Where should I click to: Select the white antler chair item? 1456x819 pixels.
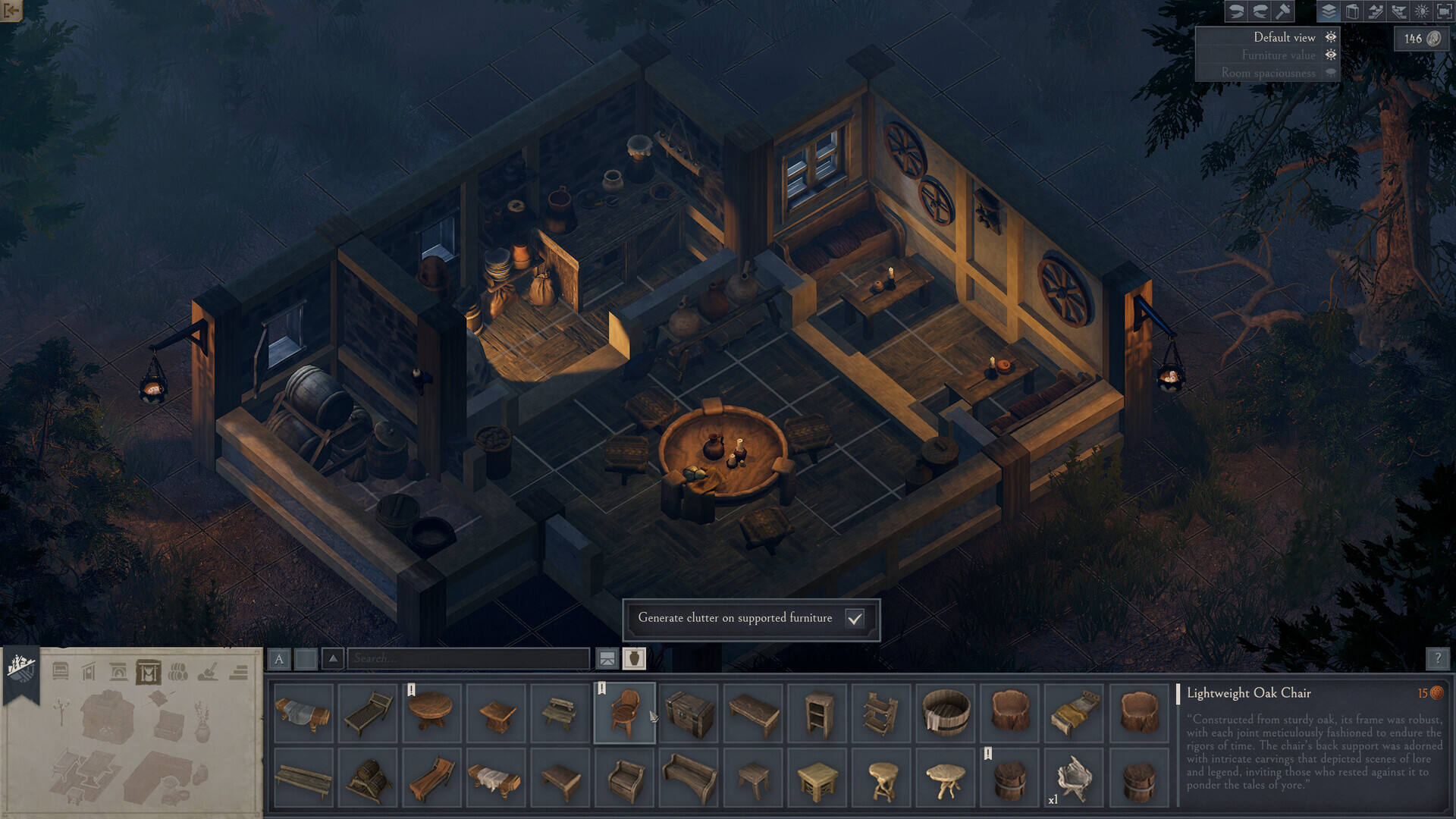tap(1074, 778)
